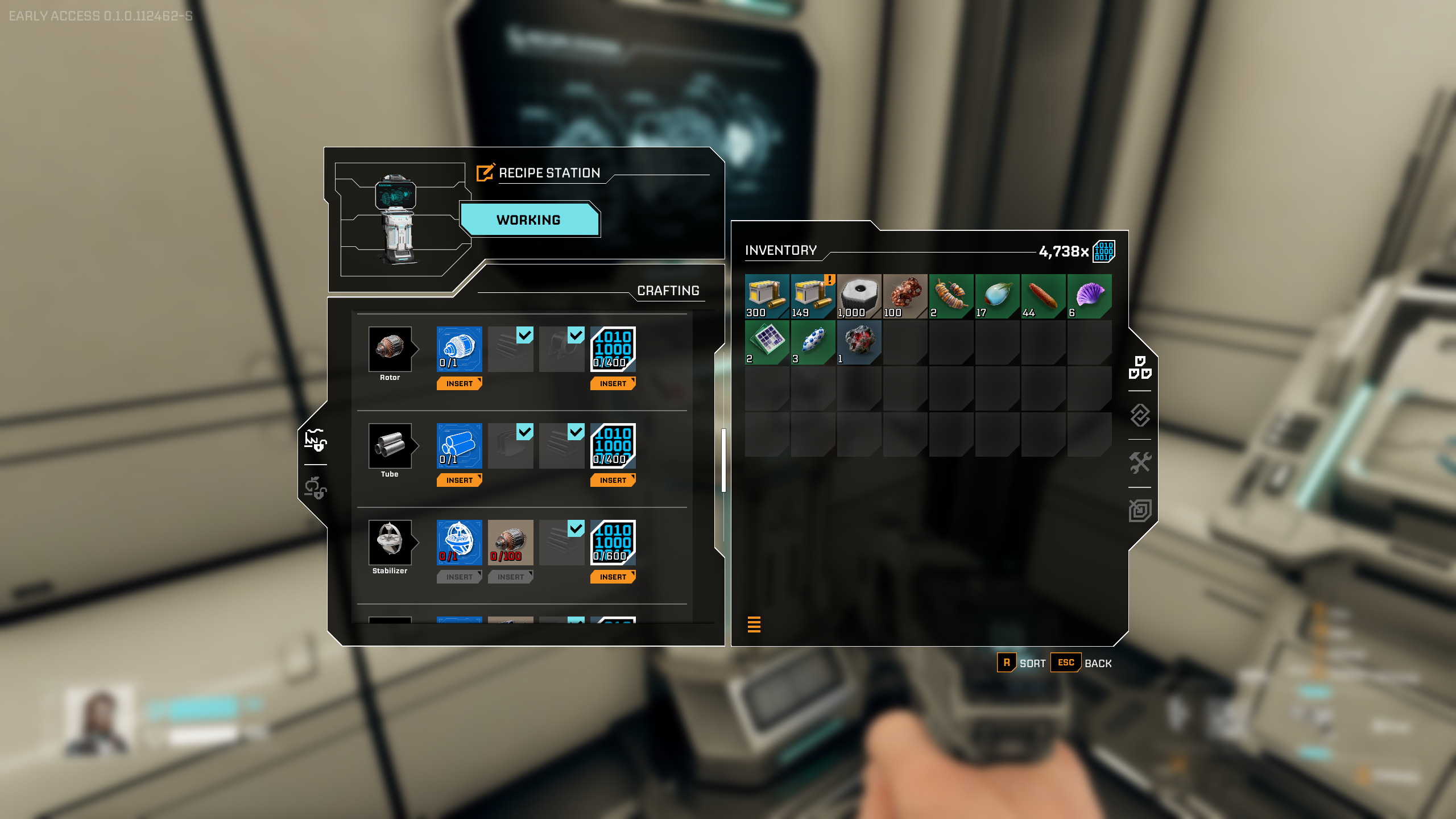The width and height of the screenshot is (1456, 819).
Task: Toggle the second checked material for Tube
Action: [574, 433]
